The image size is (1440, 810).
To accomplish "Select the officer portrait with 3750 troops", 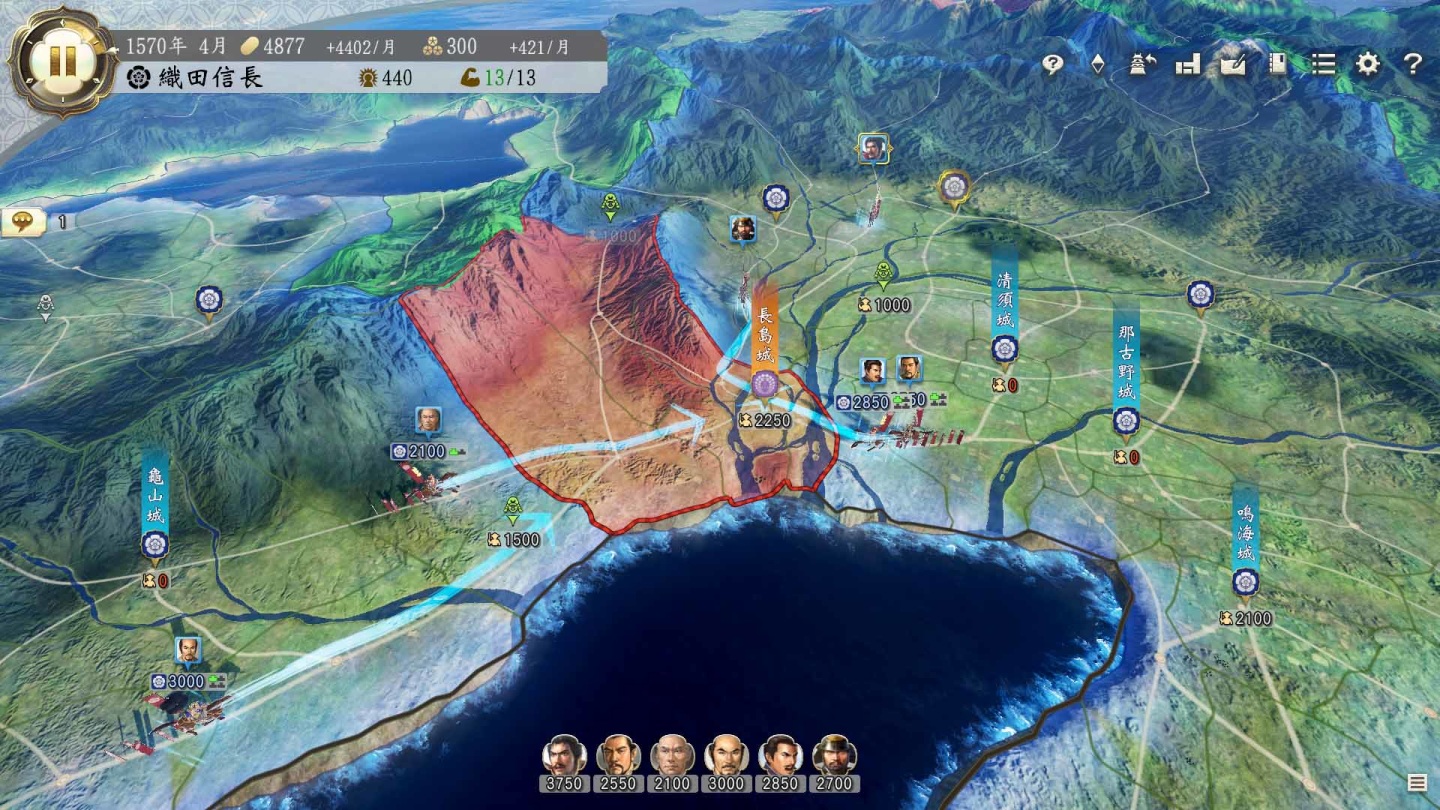I will [564, 756].
